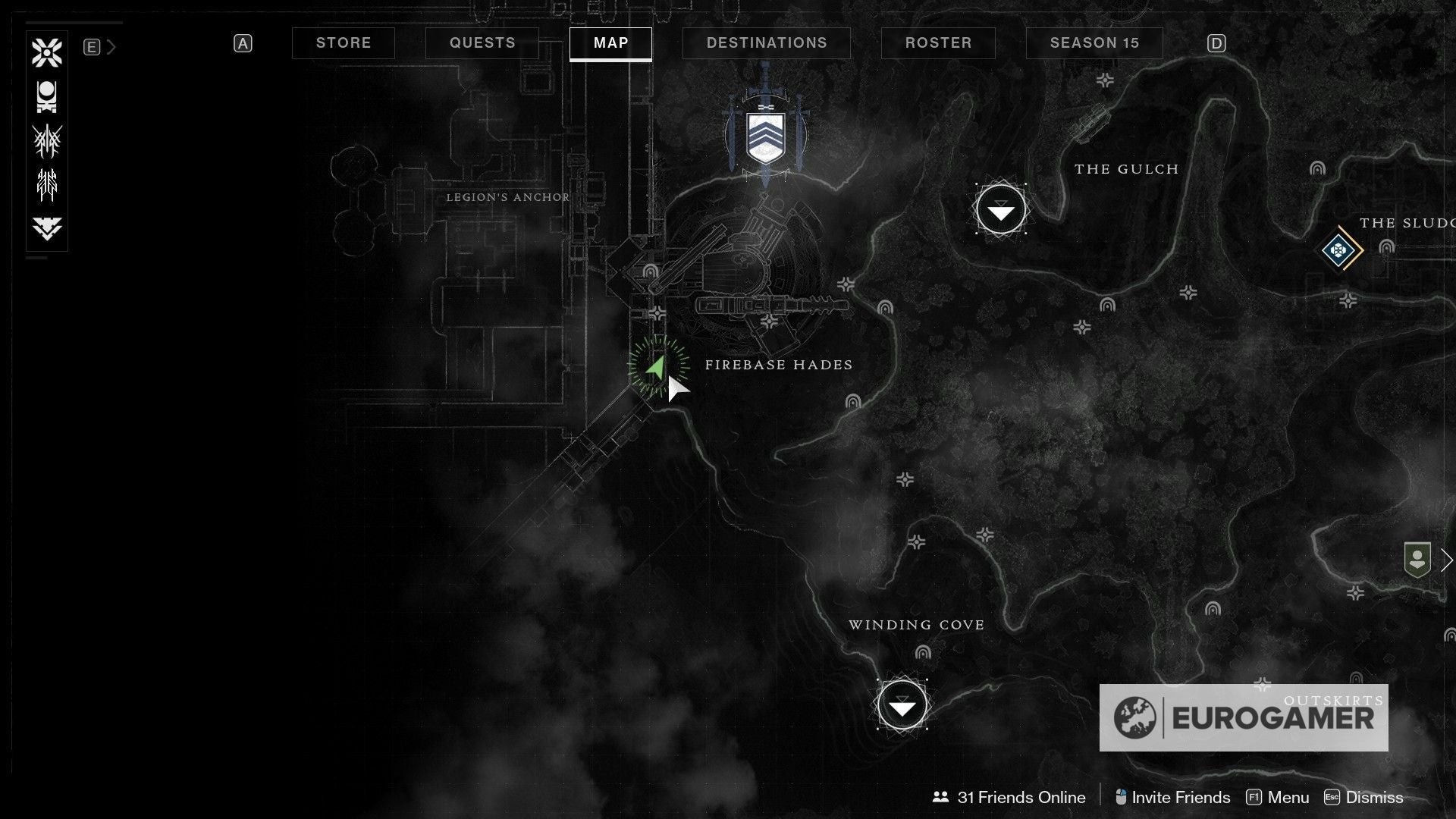Screen dimensions: 1456x819
Task: Open the QUESTS tab
Action: click(482, 43)
